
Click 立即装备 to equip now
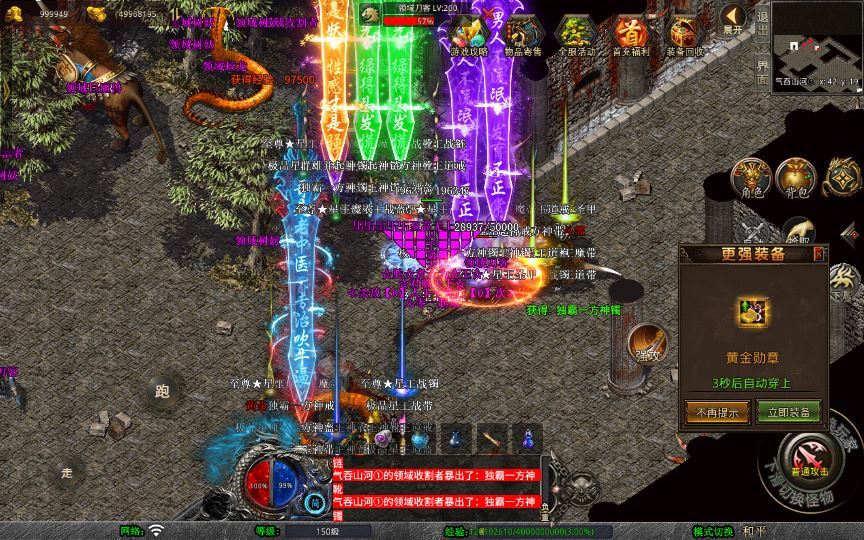(x=789, y=411)
